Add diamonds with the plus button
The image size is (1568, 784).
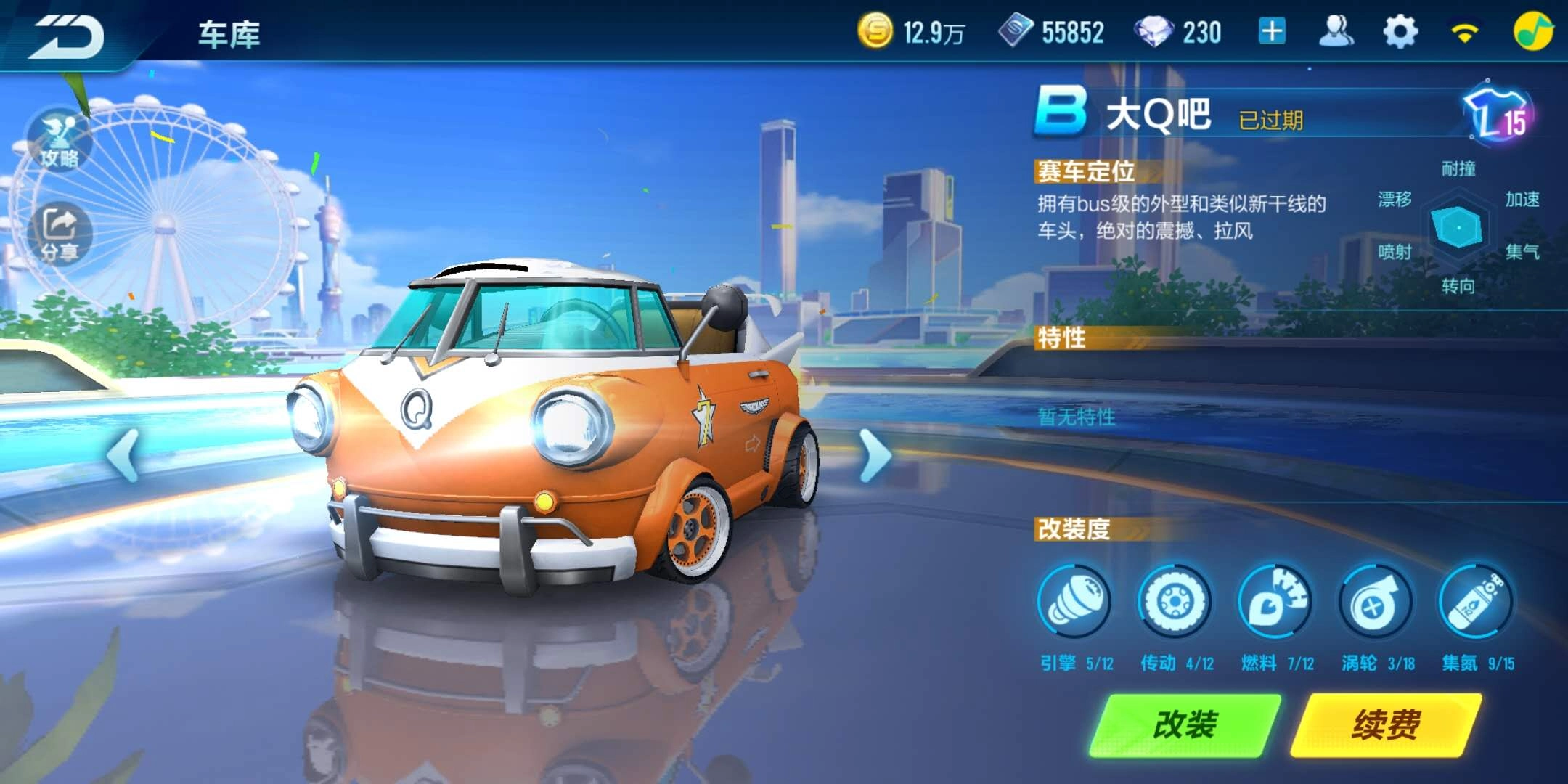point(1272,32)
